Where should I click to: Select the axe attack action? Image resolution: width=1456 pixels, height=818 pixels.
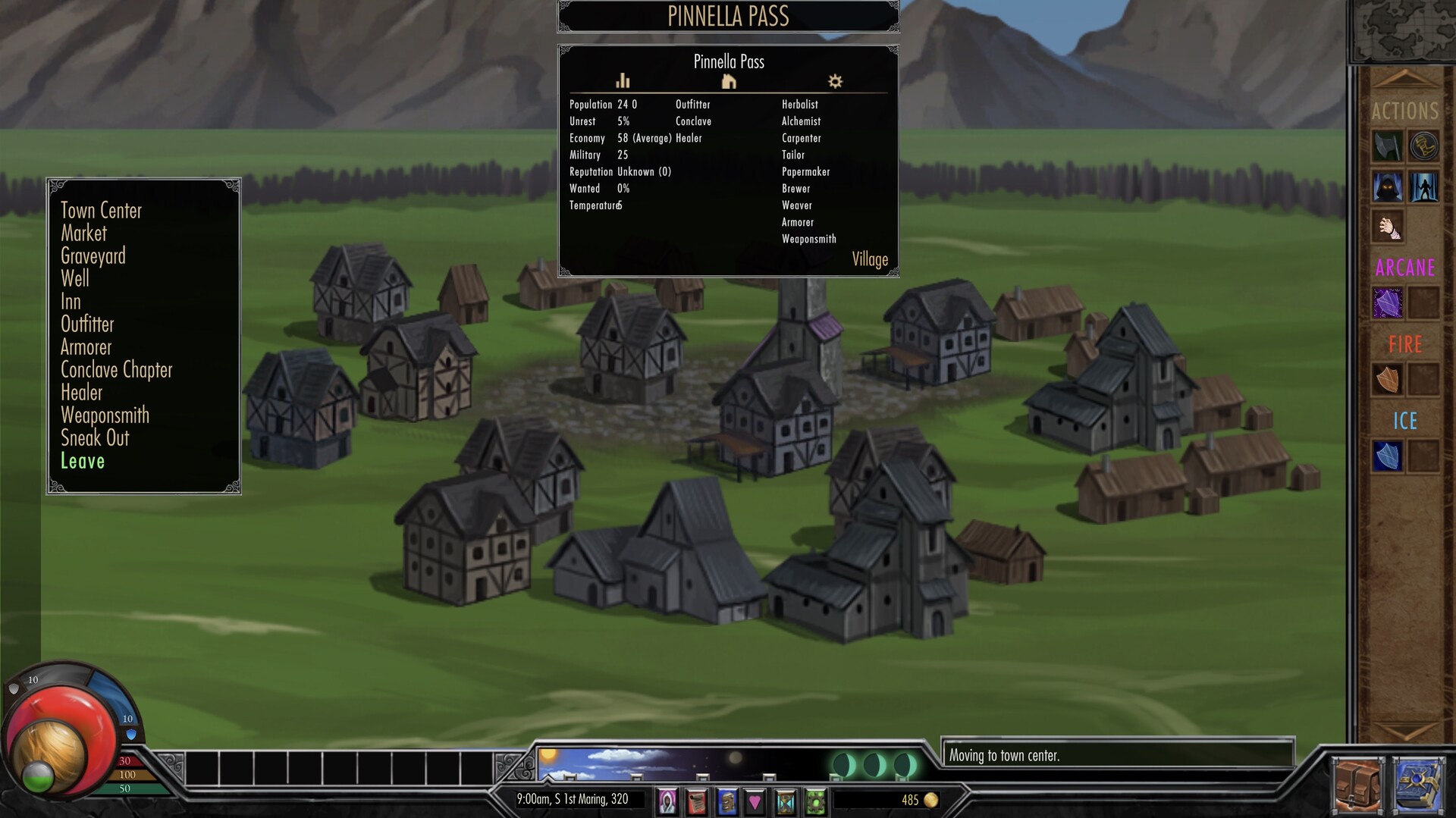pos(1388,146)
